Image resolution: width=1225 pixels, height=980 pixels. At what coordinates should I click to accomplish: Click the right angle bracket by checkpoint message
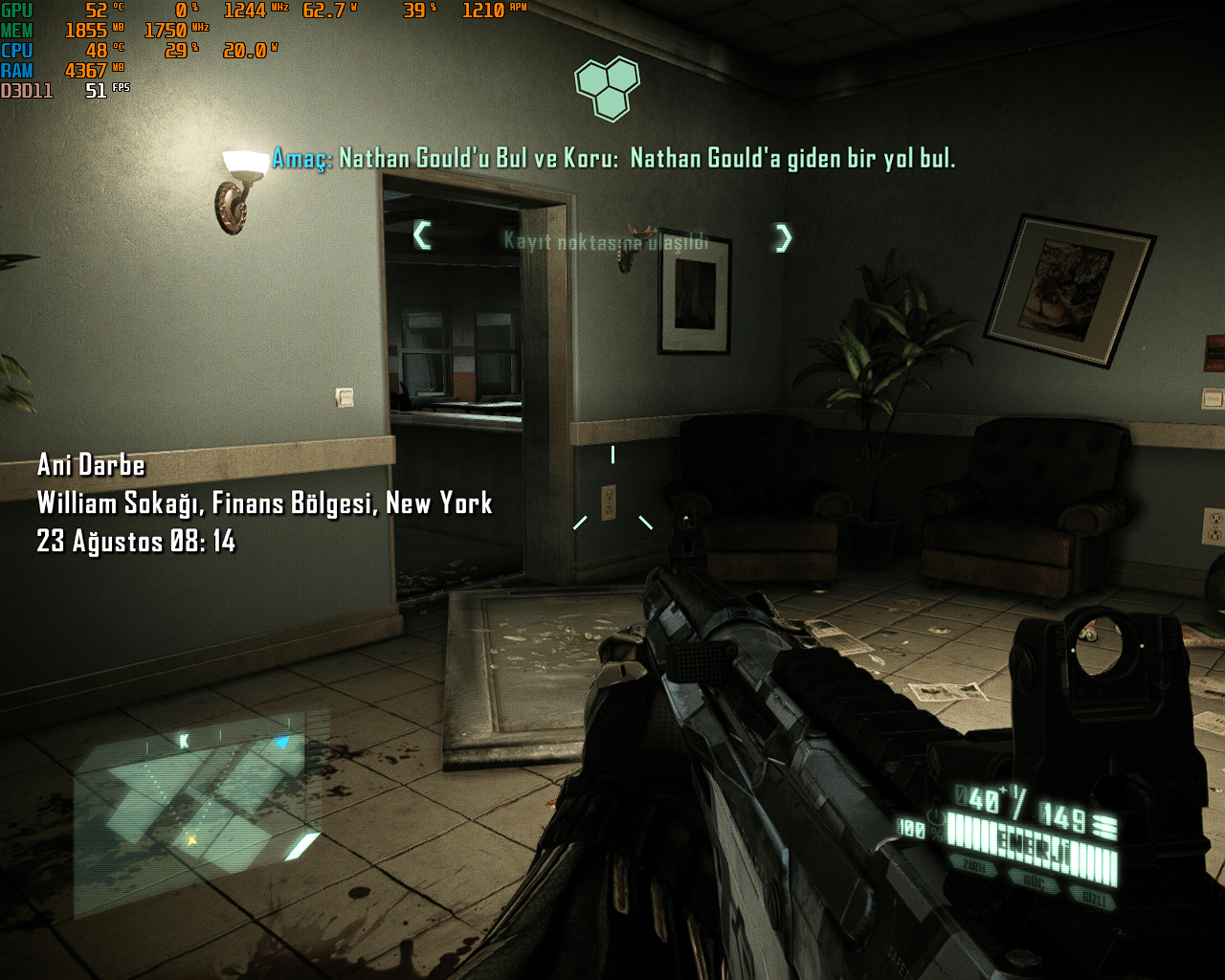(x=784, y=237)
